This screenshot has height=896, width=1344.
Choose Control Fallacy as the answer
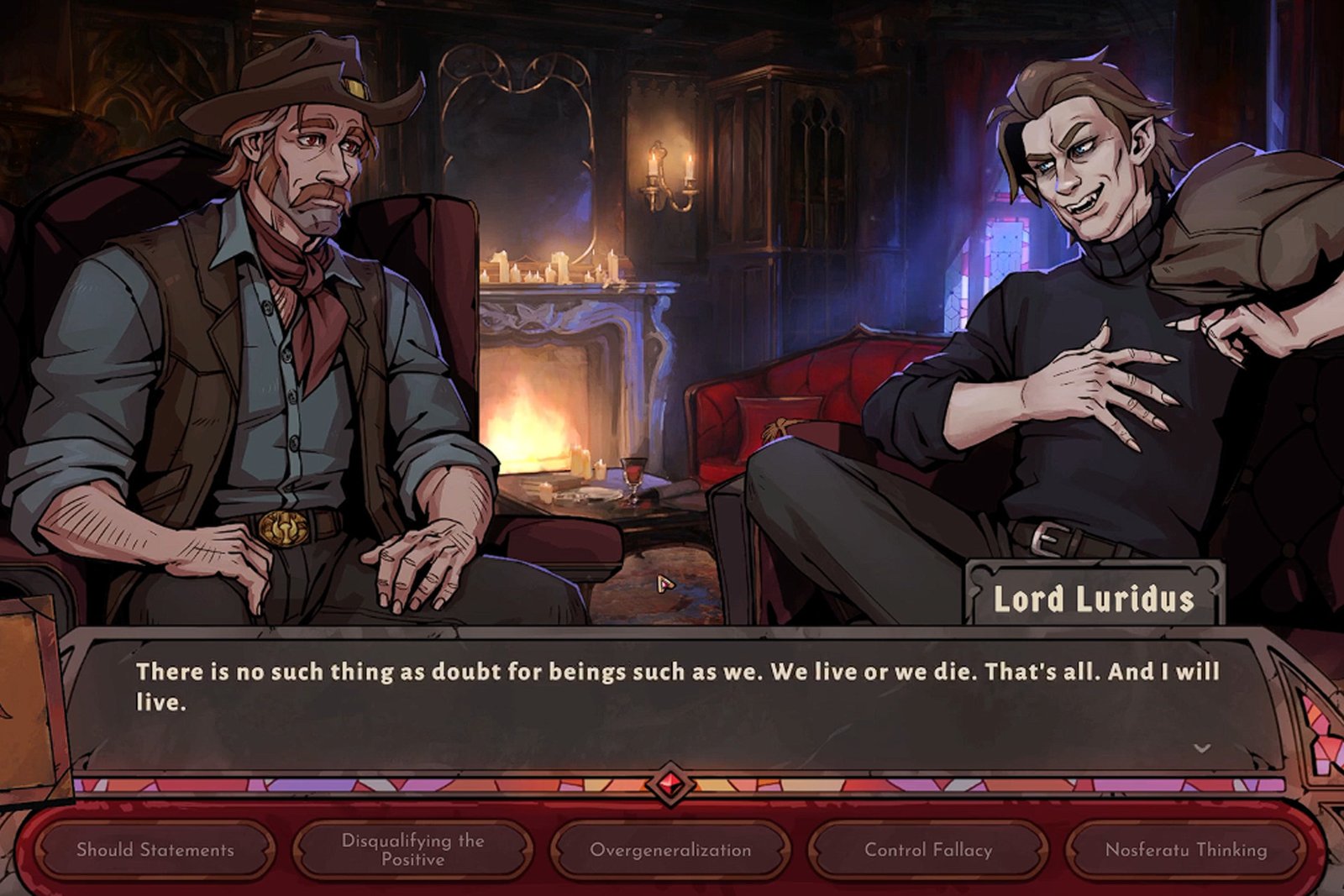point(928,850)
